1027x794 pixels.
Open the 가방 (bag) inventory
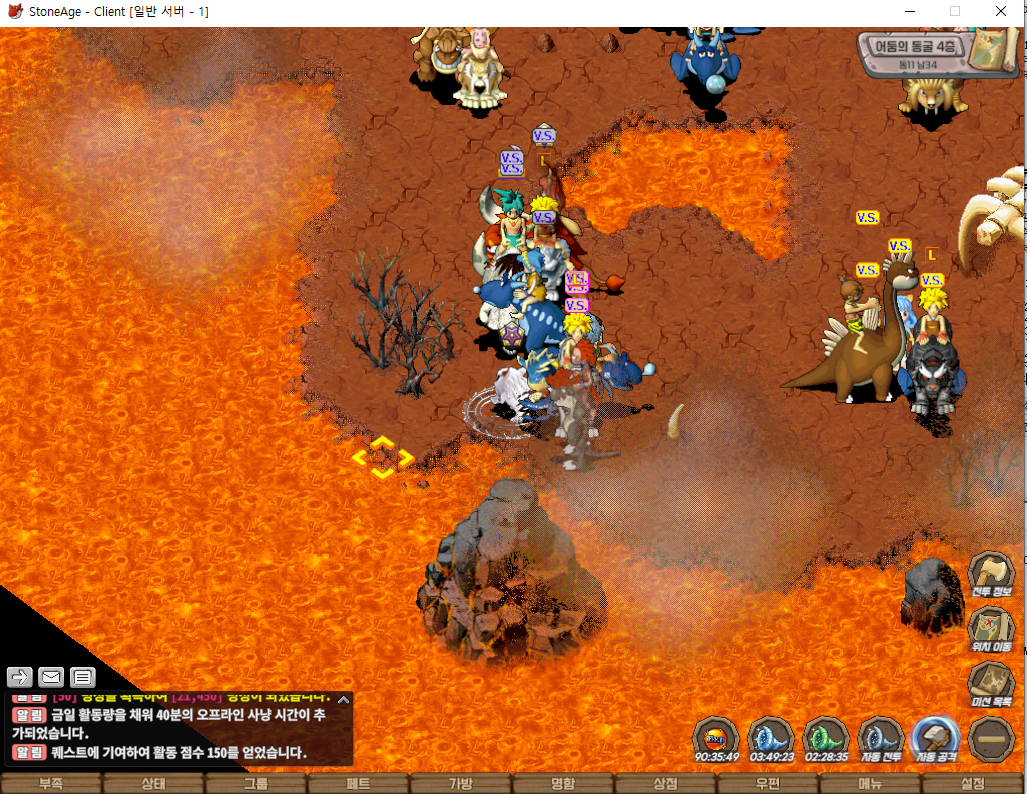(461, 784)
